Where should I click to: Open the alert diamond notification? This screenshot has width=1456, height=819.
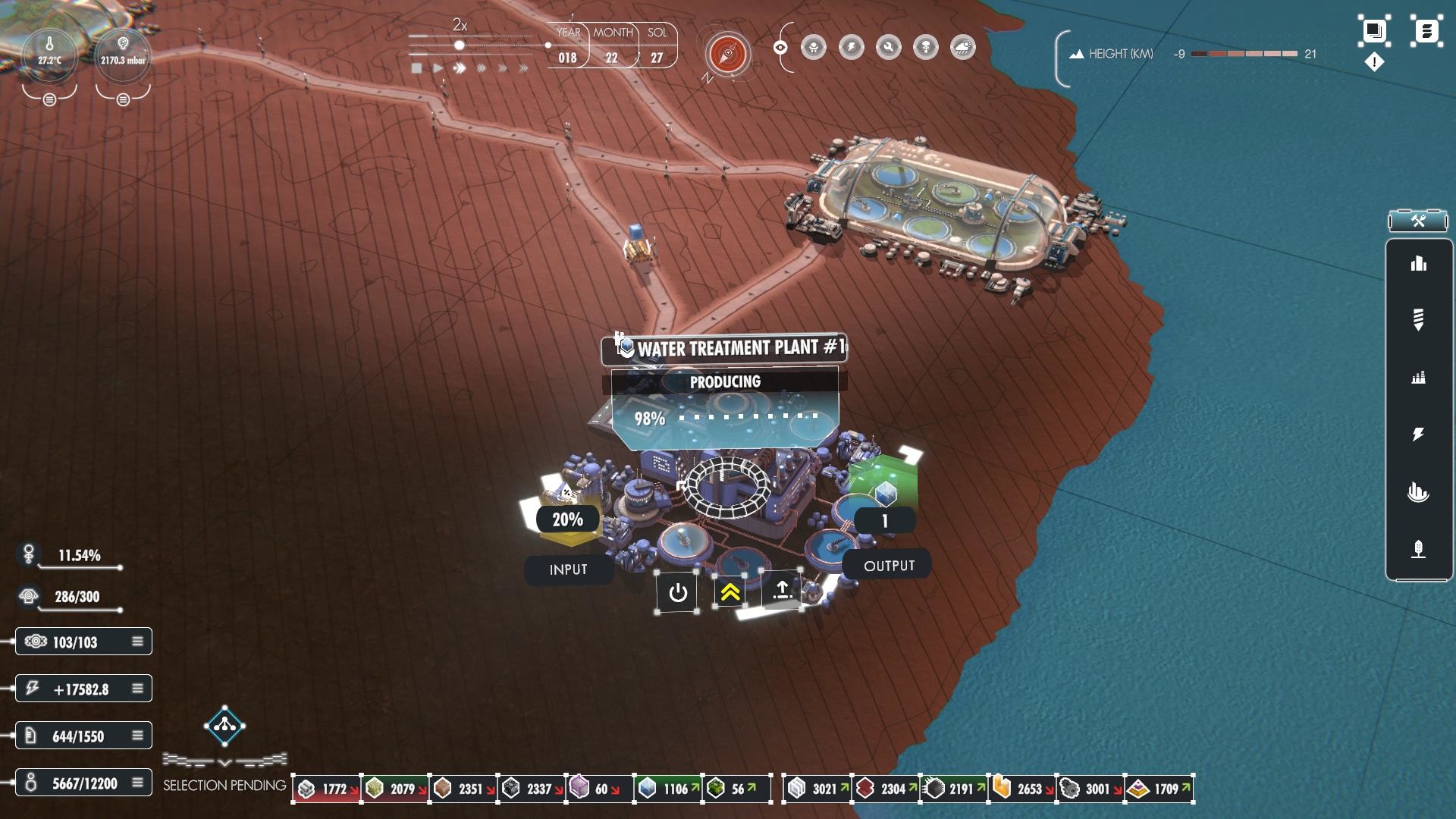coord(1374,62)
